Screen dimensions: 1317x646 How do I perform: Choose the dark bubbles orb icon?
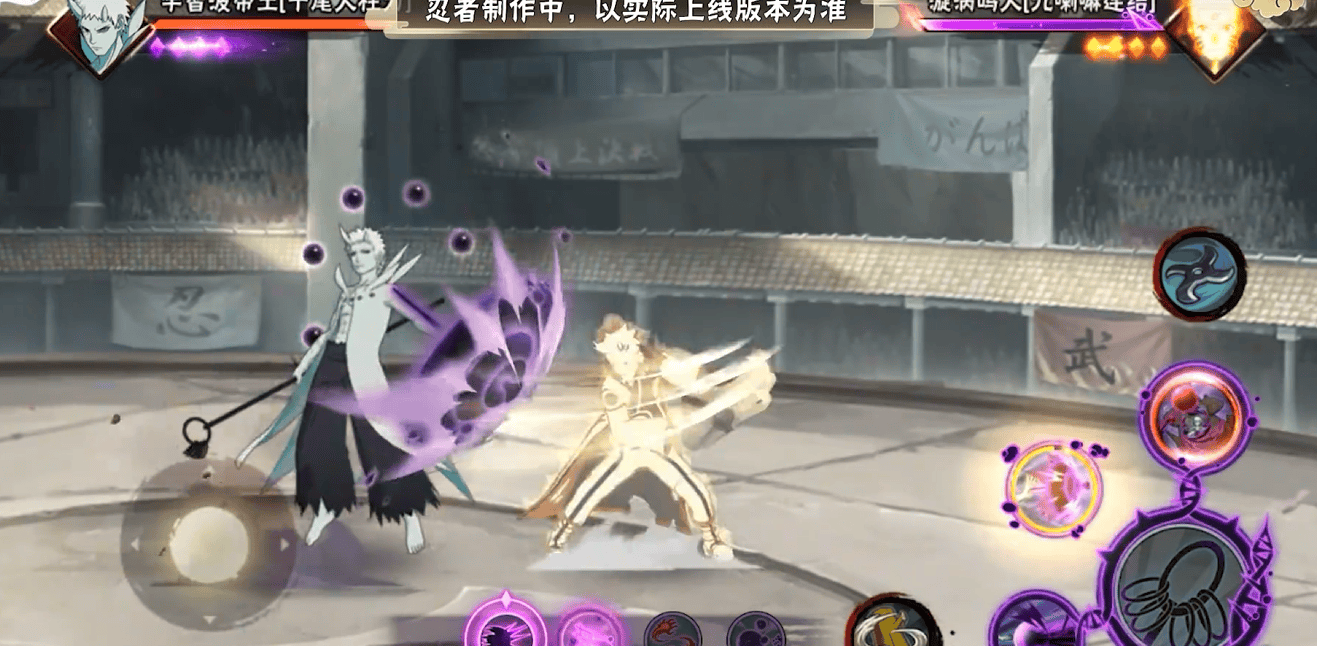pos(755,630)
